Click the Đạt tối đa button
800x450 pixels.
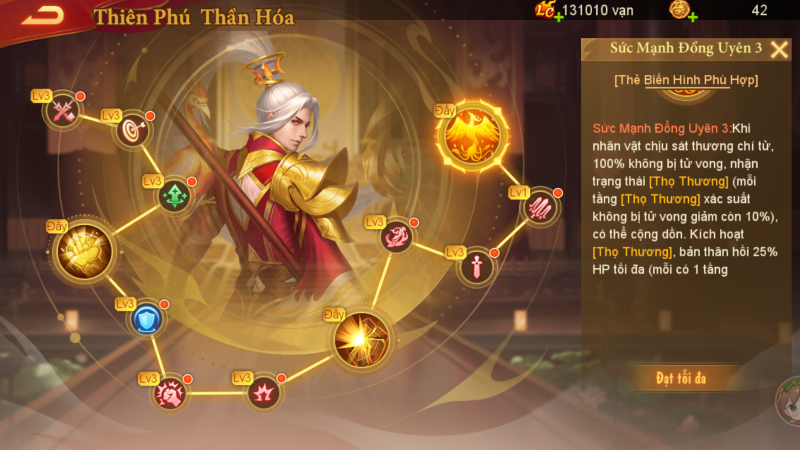681,377
